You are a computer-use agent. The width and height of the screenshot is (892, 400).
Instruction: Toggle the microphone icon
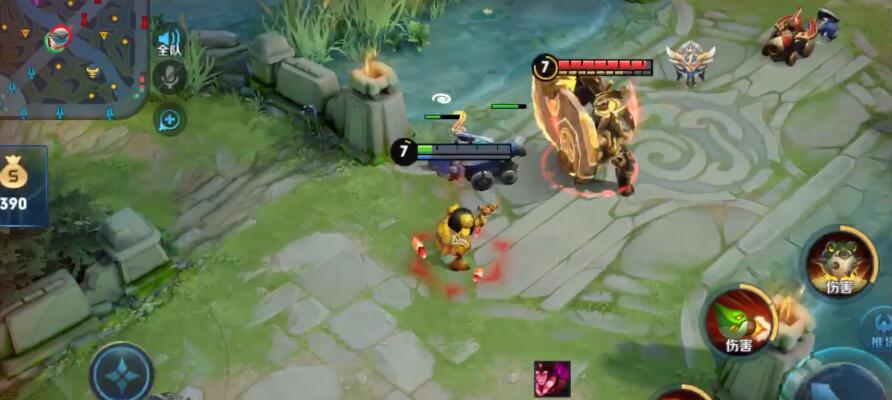(x=169, y=78)
